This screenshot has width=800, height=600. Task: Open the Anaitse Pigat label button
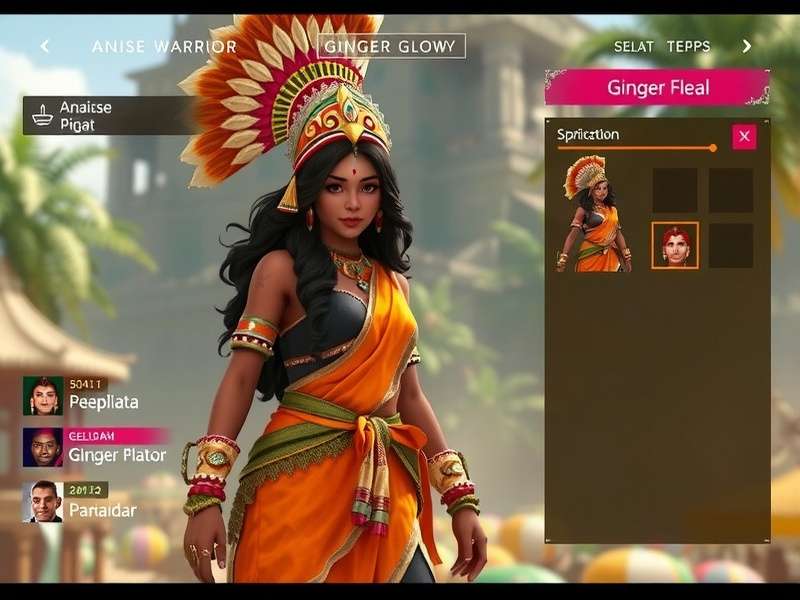(x=110, y=115)
